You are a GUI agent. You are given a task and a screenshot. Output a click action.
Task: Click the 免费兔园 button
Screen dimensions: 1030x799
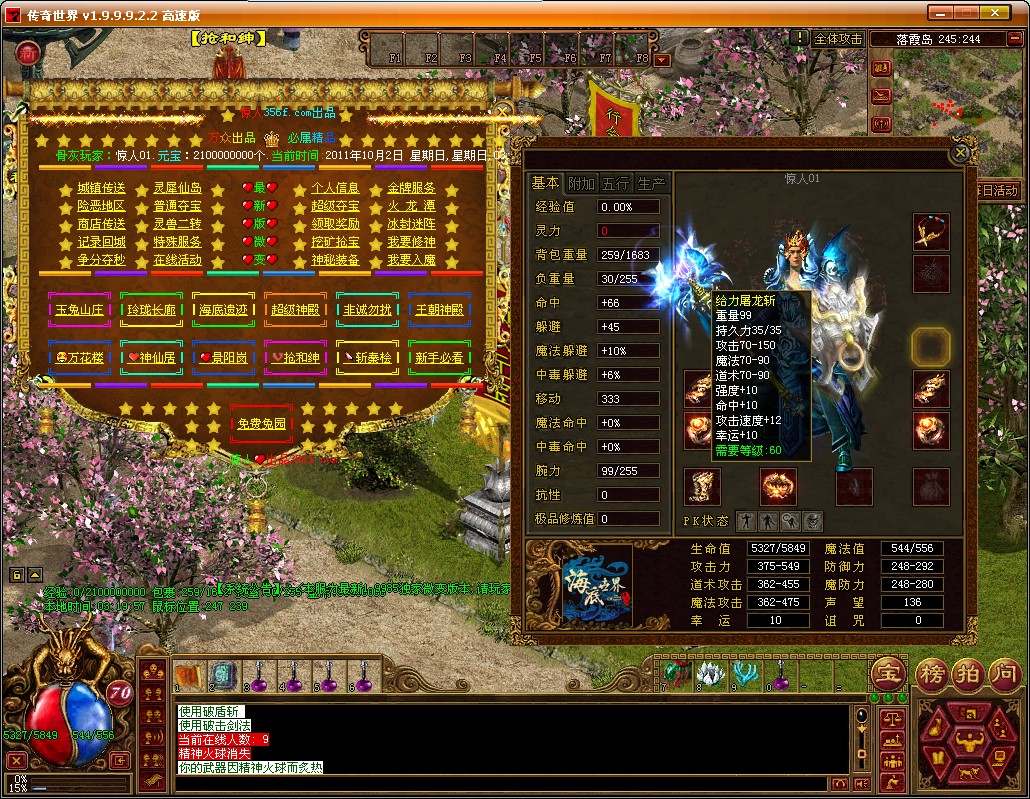pyautogui.click(x=262, y=424)
